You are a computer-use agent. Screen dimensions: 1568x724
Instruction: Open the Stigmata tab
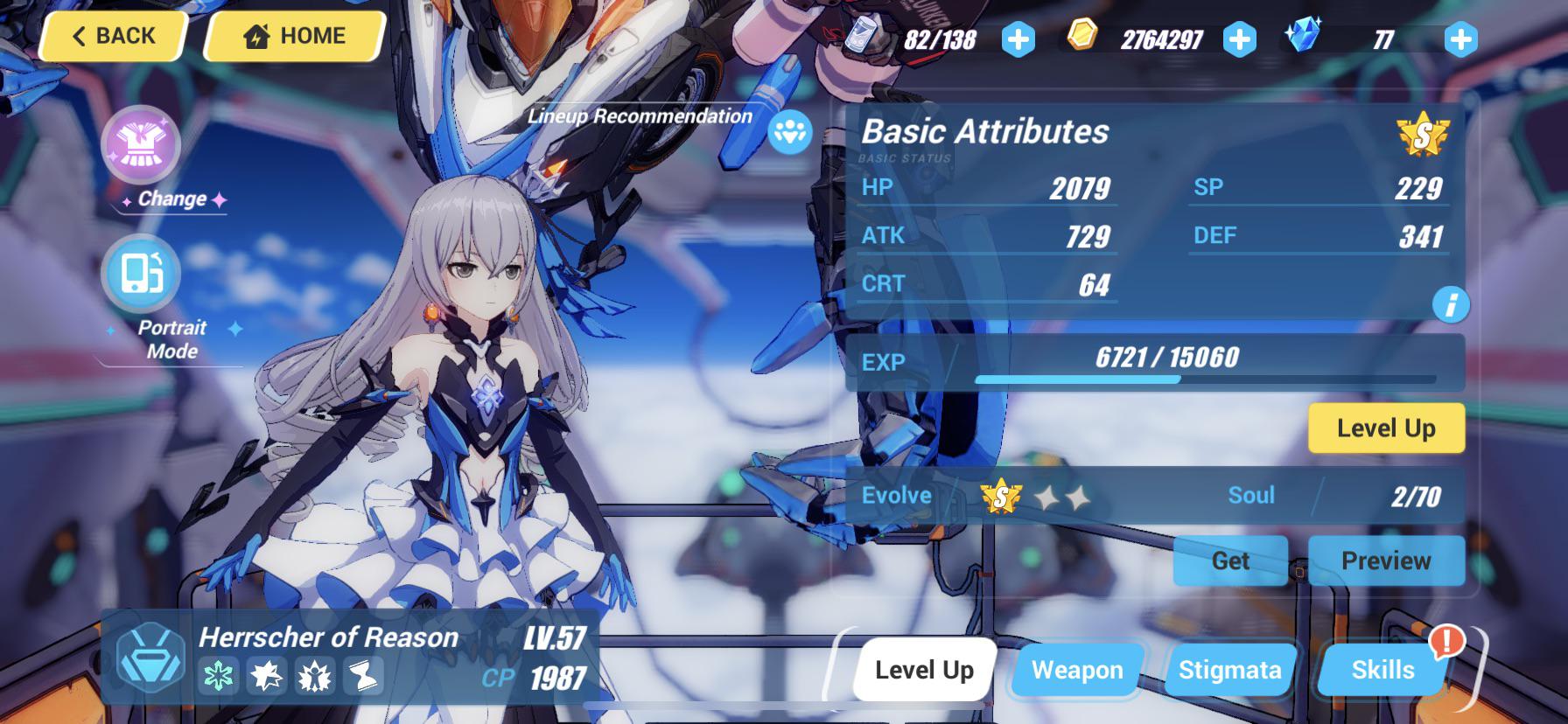tap(1229, 670)
